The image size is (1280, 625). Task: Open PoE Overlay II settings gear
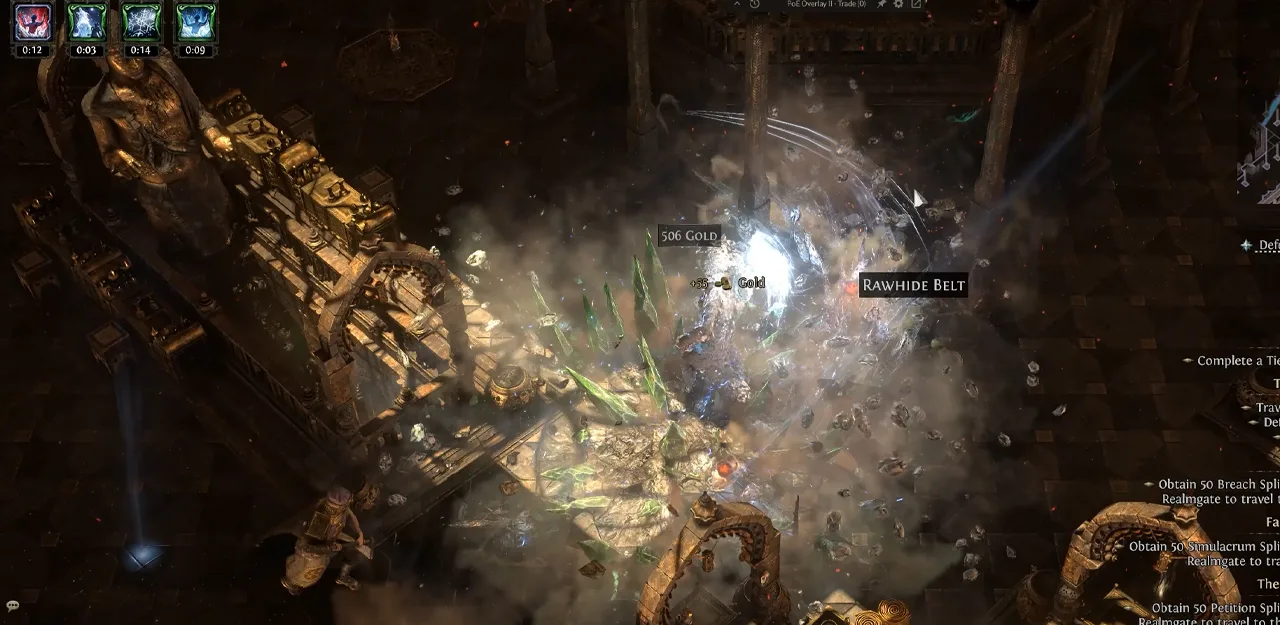898,4
